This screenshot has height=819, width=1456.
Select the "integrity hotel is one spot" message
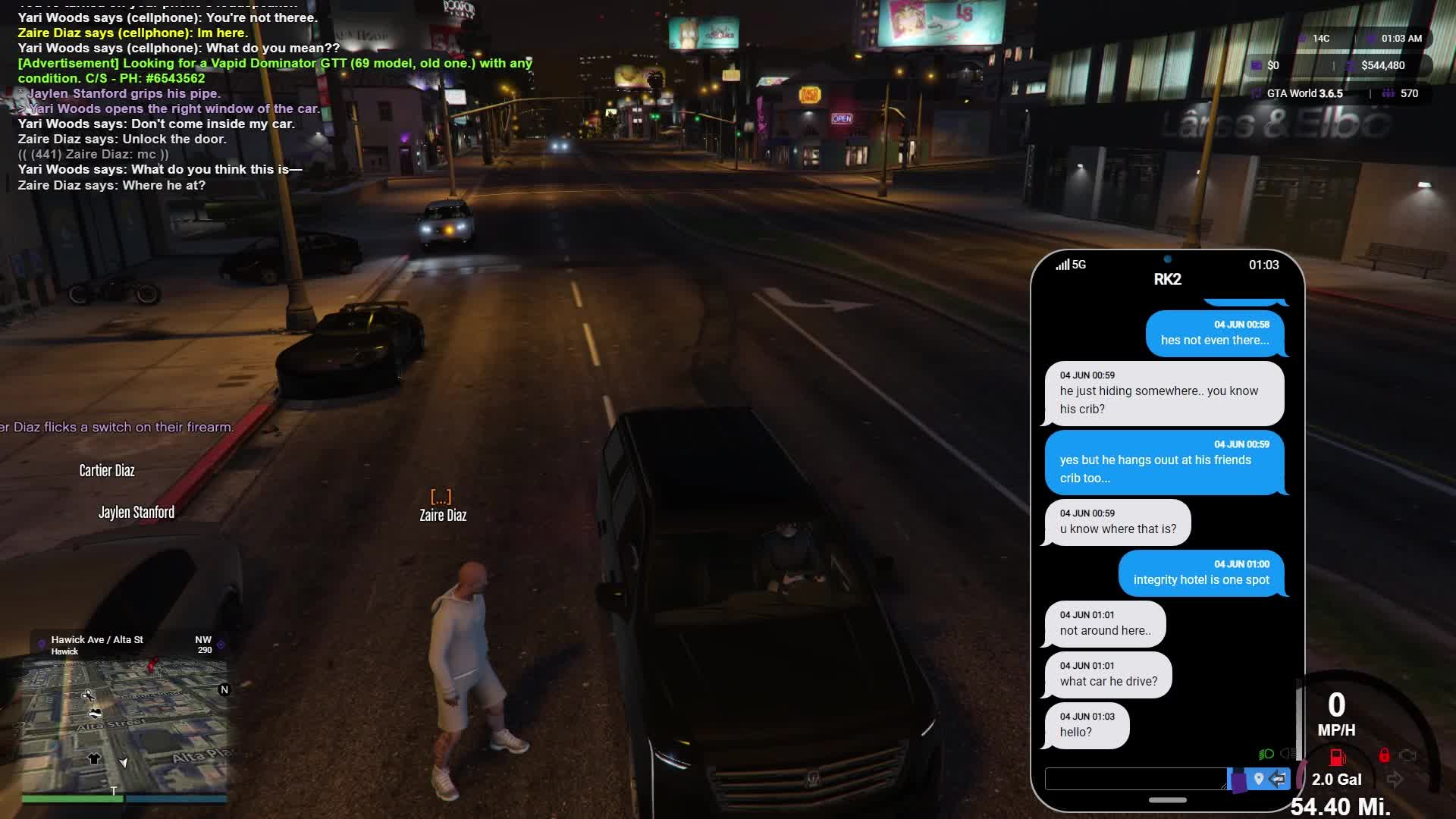(x=1201, y=573)
